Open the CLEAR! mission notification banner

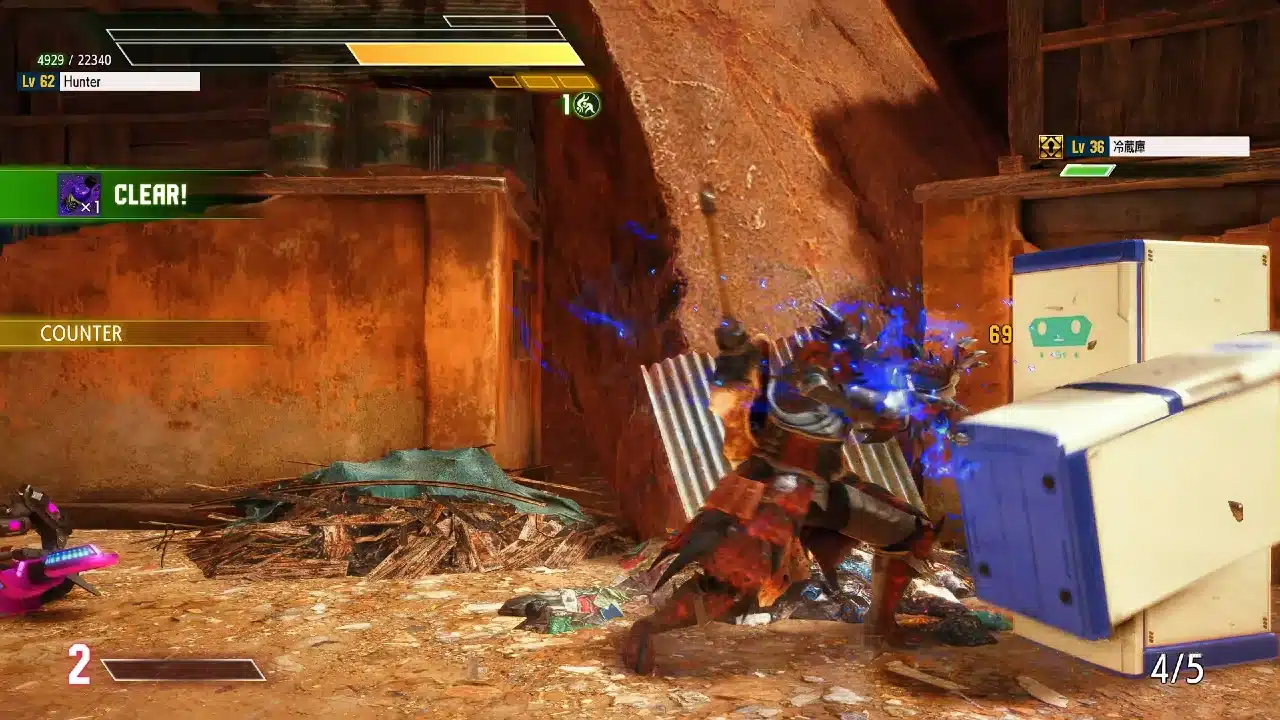coord(150,194)
